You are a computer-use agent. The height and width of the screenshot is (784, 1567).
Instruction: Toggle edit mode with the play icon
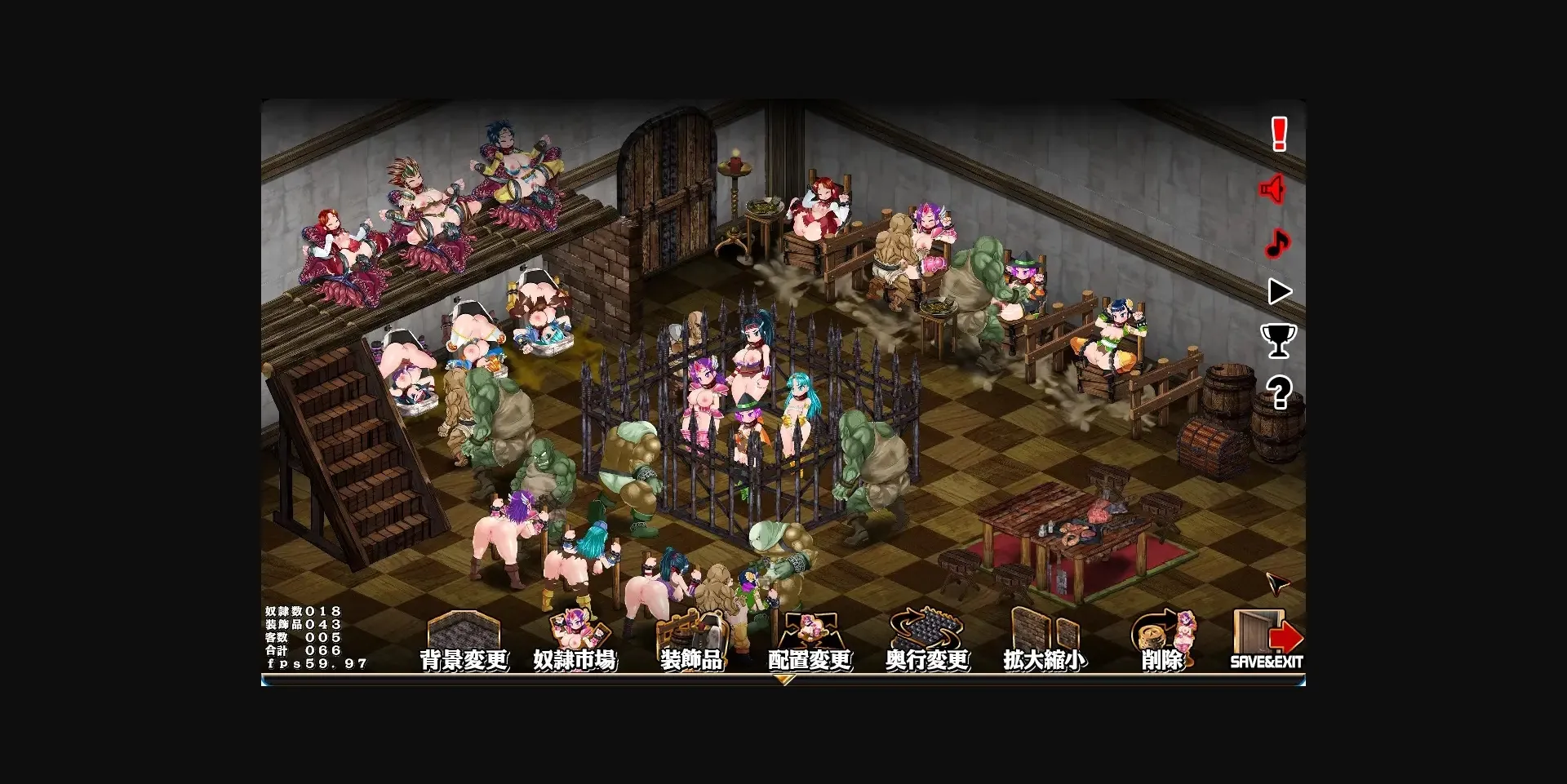(x=1279, y=291)
